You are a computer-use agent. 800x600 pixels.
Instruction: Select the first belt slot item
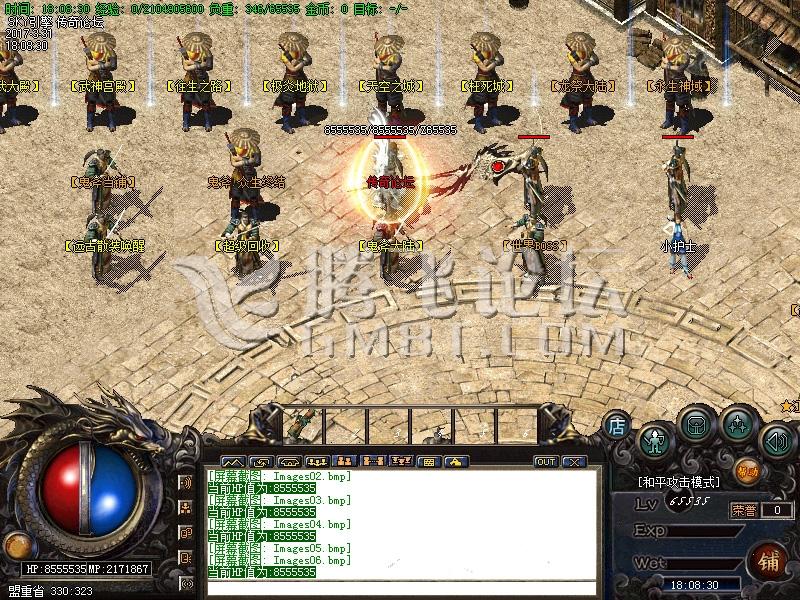point(300,425)
